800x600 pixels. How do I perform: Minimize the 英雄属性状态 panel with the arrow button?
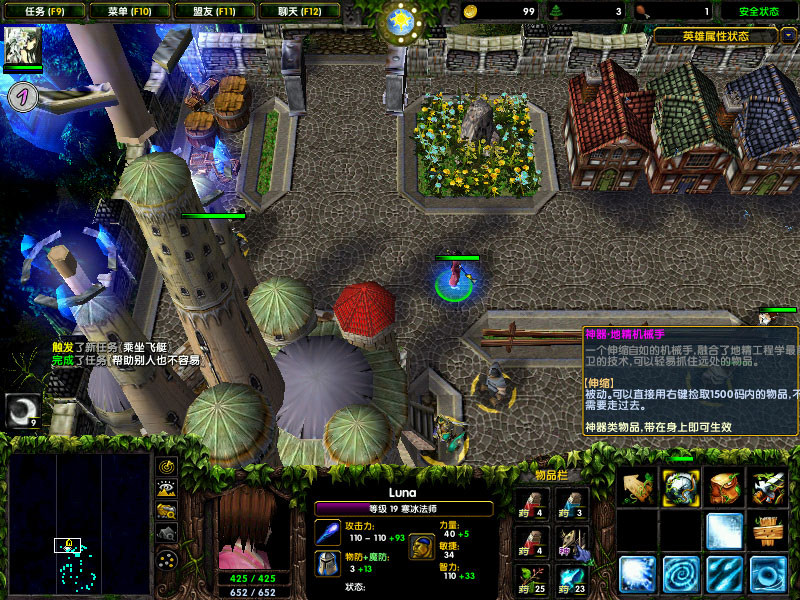pyautogui.click(x=789, y=35)
